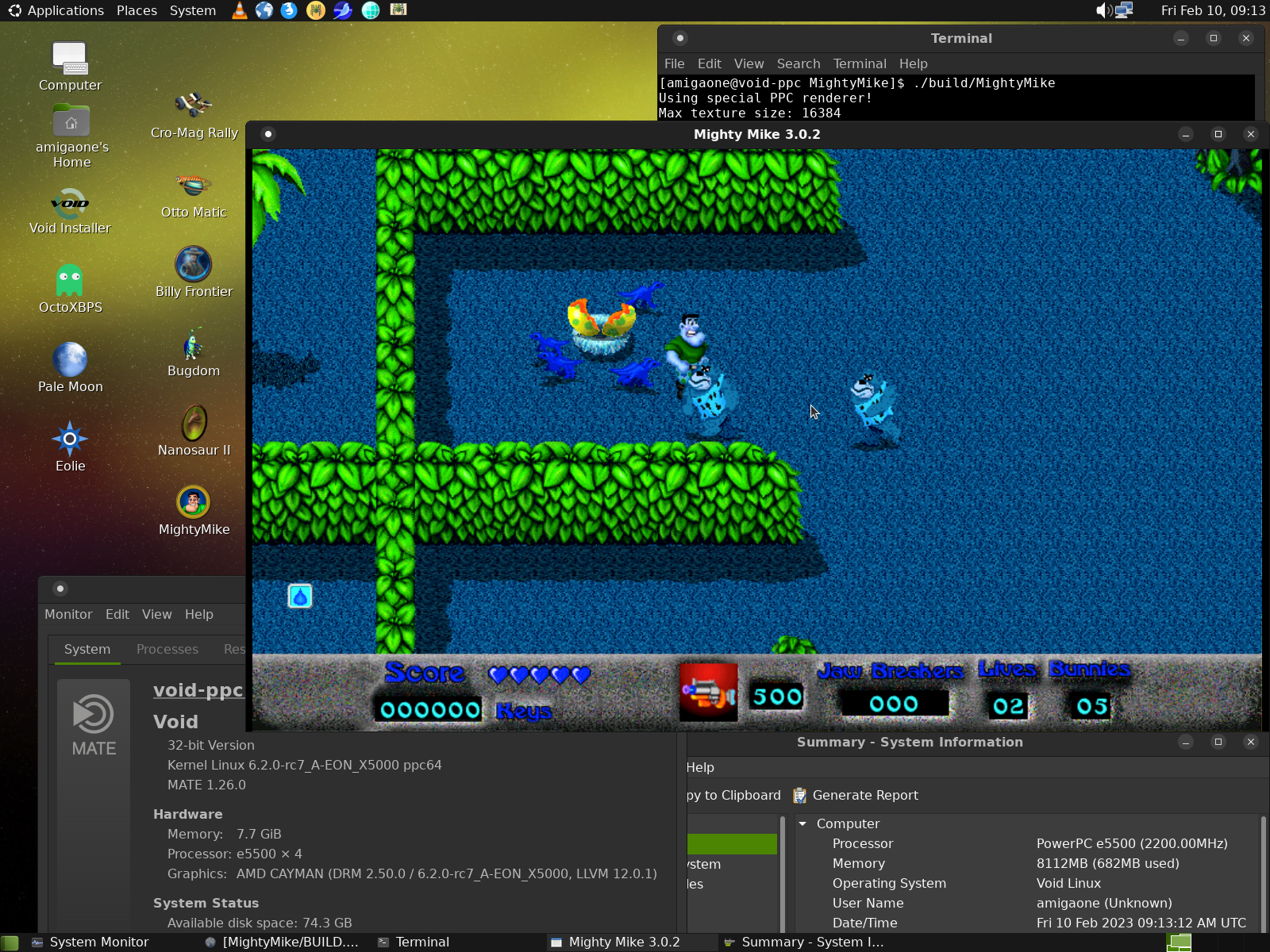Mute audio via the speaker tray icon
Image resolution: width=1270 pixels, height=952 pixels.
(1103, 10)
